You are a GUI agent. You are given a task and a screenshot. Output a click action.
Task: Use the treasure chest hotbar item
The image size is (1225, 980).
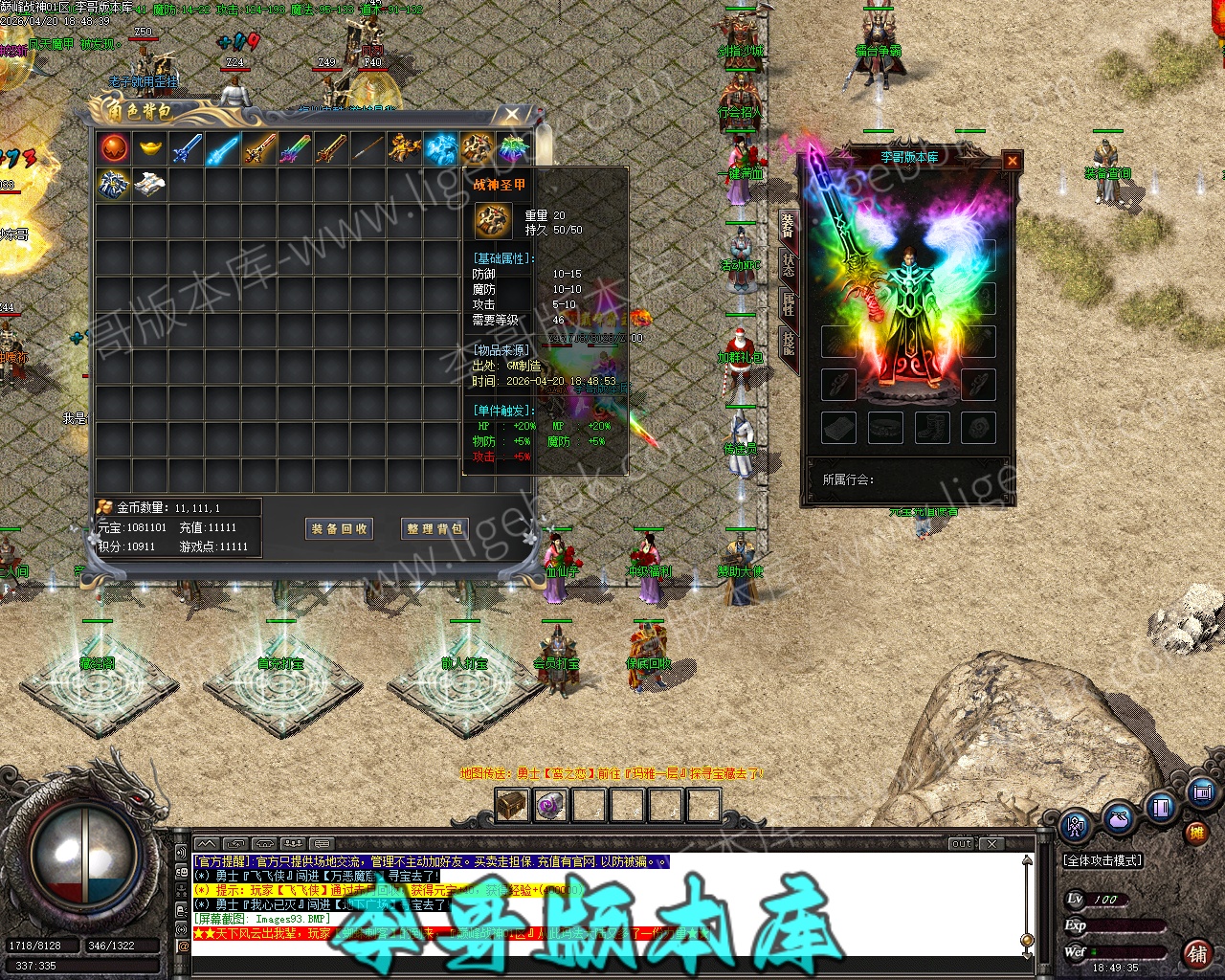tap(512, 806)
